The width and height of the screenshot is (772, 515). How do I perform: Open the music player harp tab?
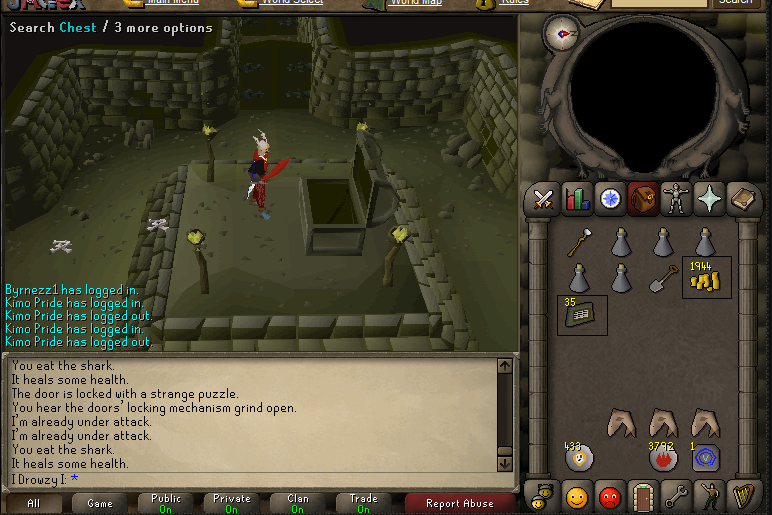tap(743, 496)
